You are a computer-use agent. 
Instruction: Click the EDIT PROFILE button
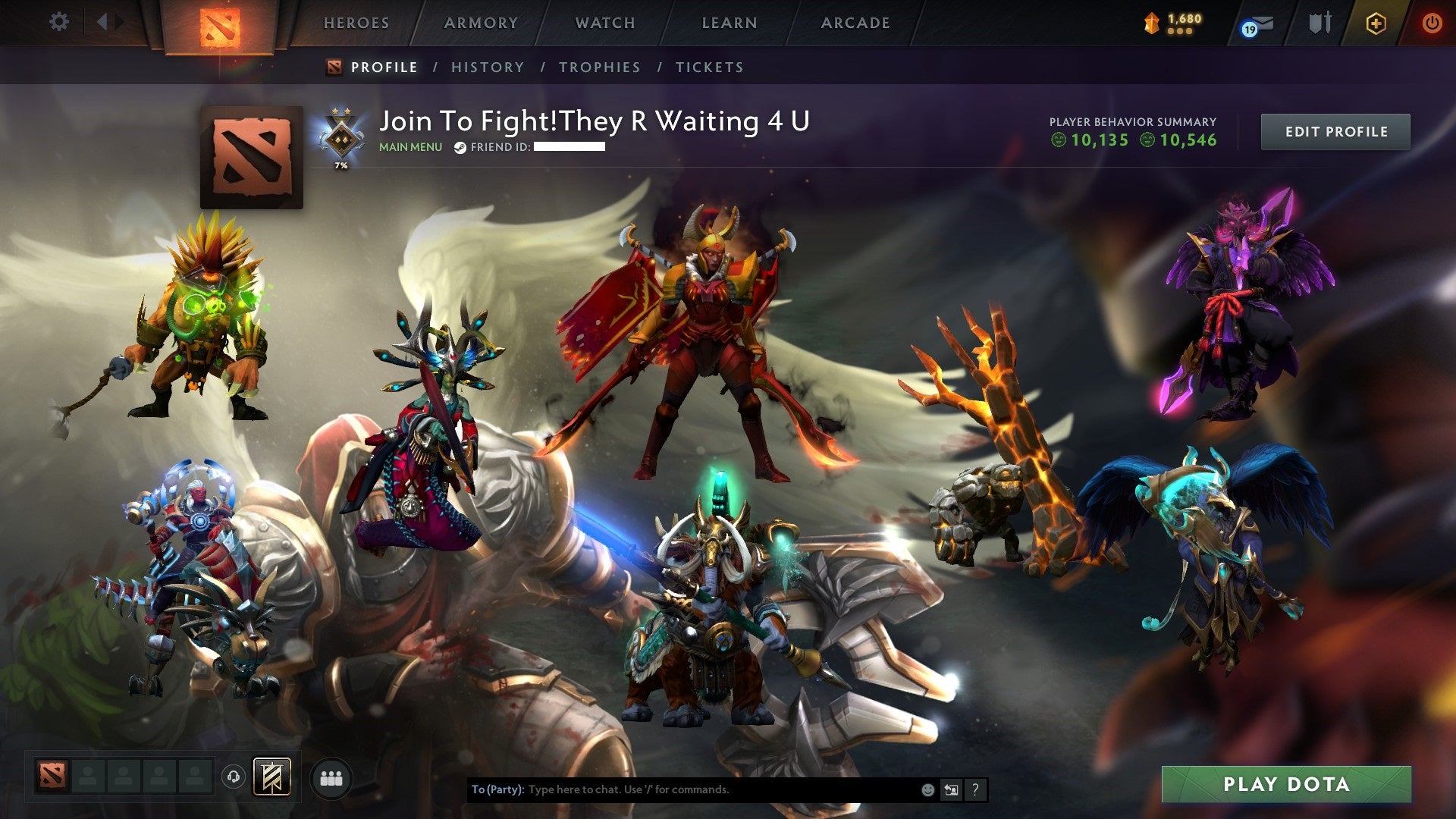[1335, 131]
